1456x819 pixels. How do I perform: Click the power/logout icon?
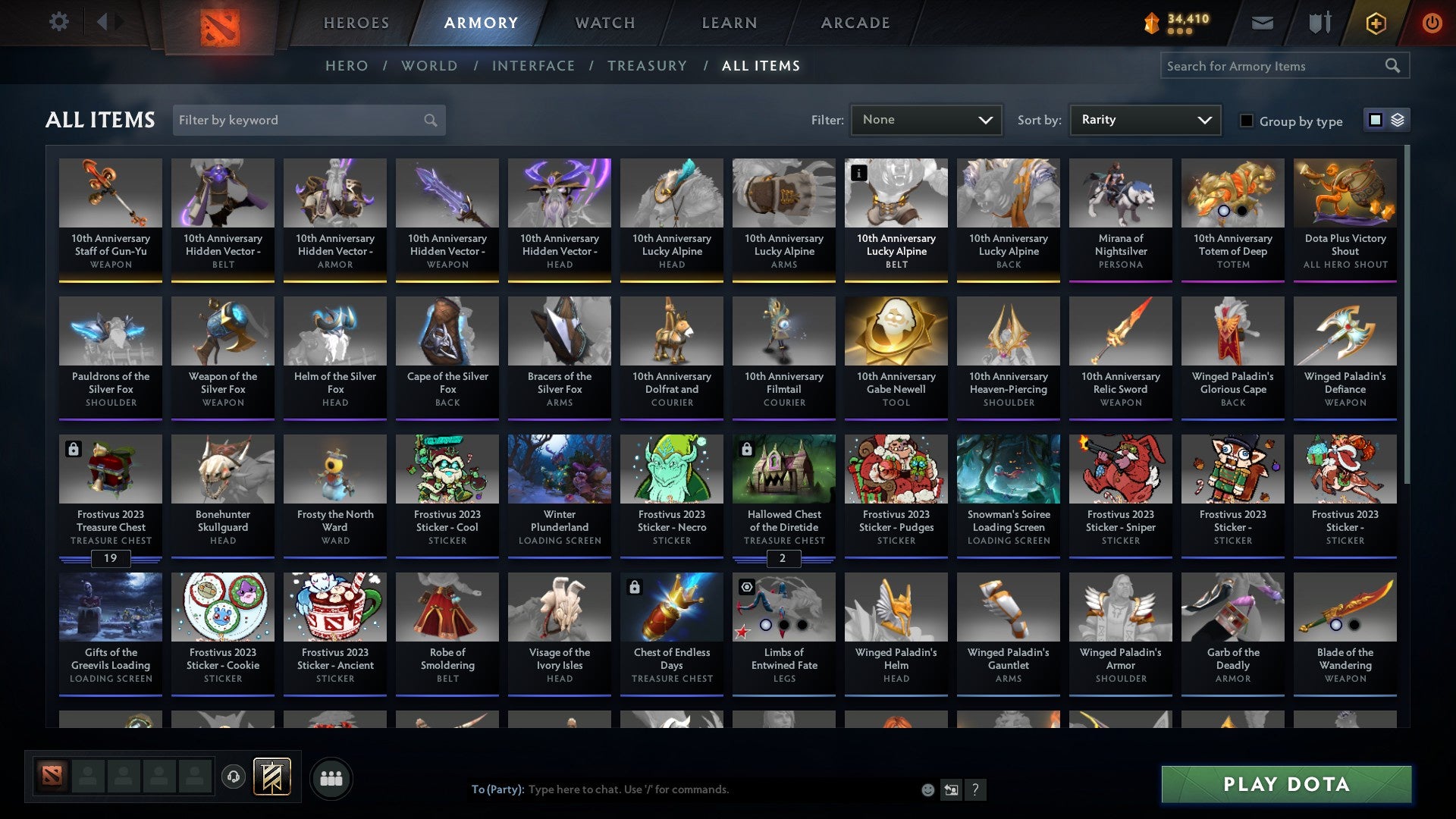(x=1432, y=23)
